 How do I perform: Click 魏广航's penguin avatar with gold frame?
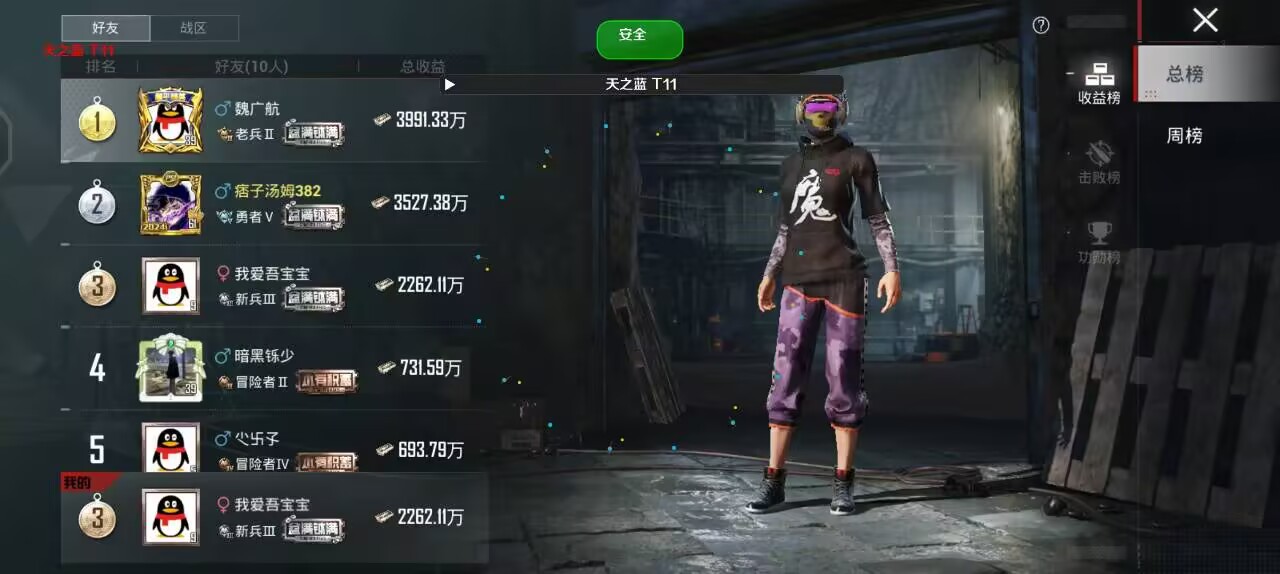pos(170,121)
